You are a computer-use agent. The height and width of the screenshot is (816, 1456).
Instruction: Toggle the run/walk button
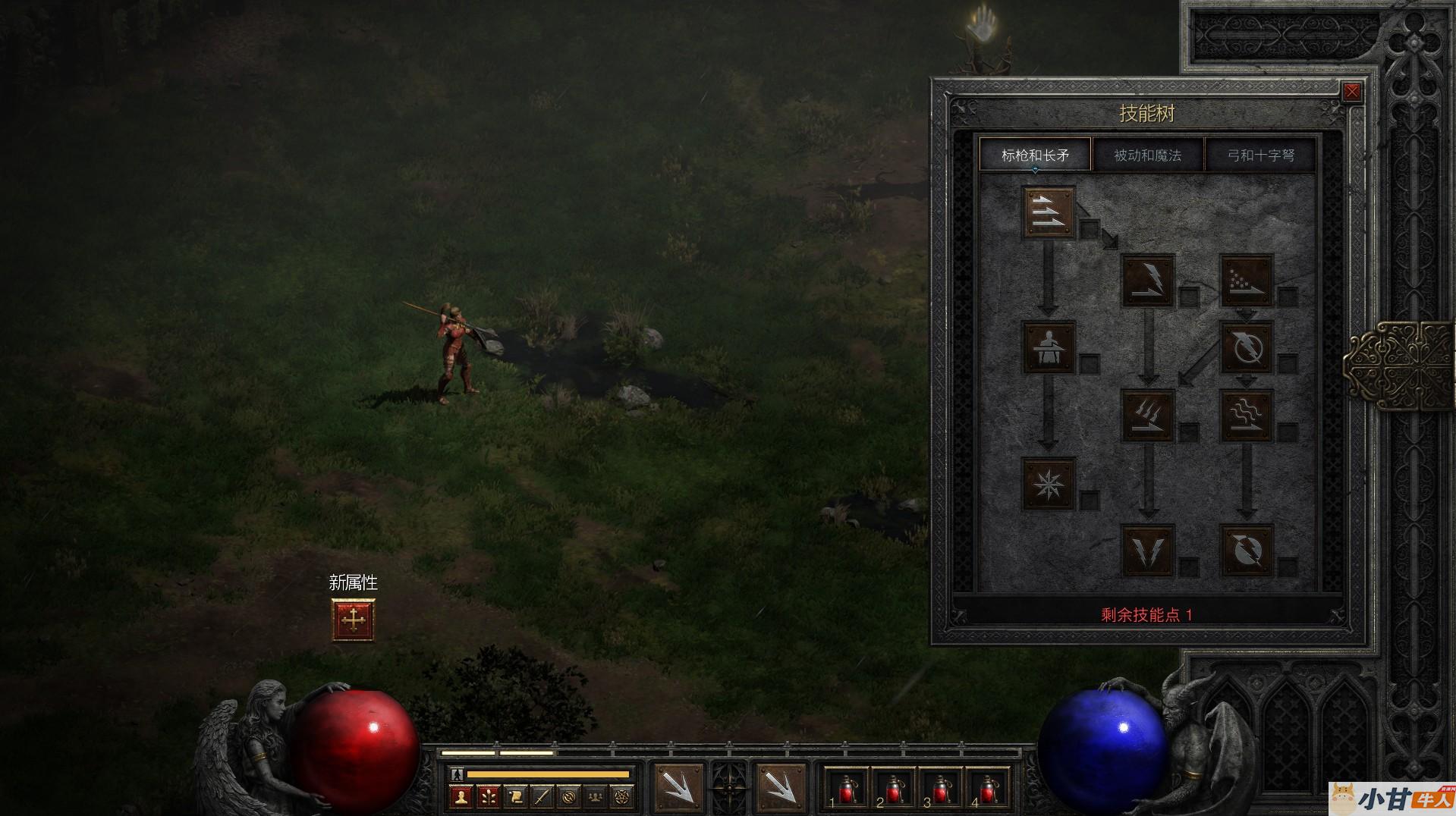point(456,774)
